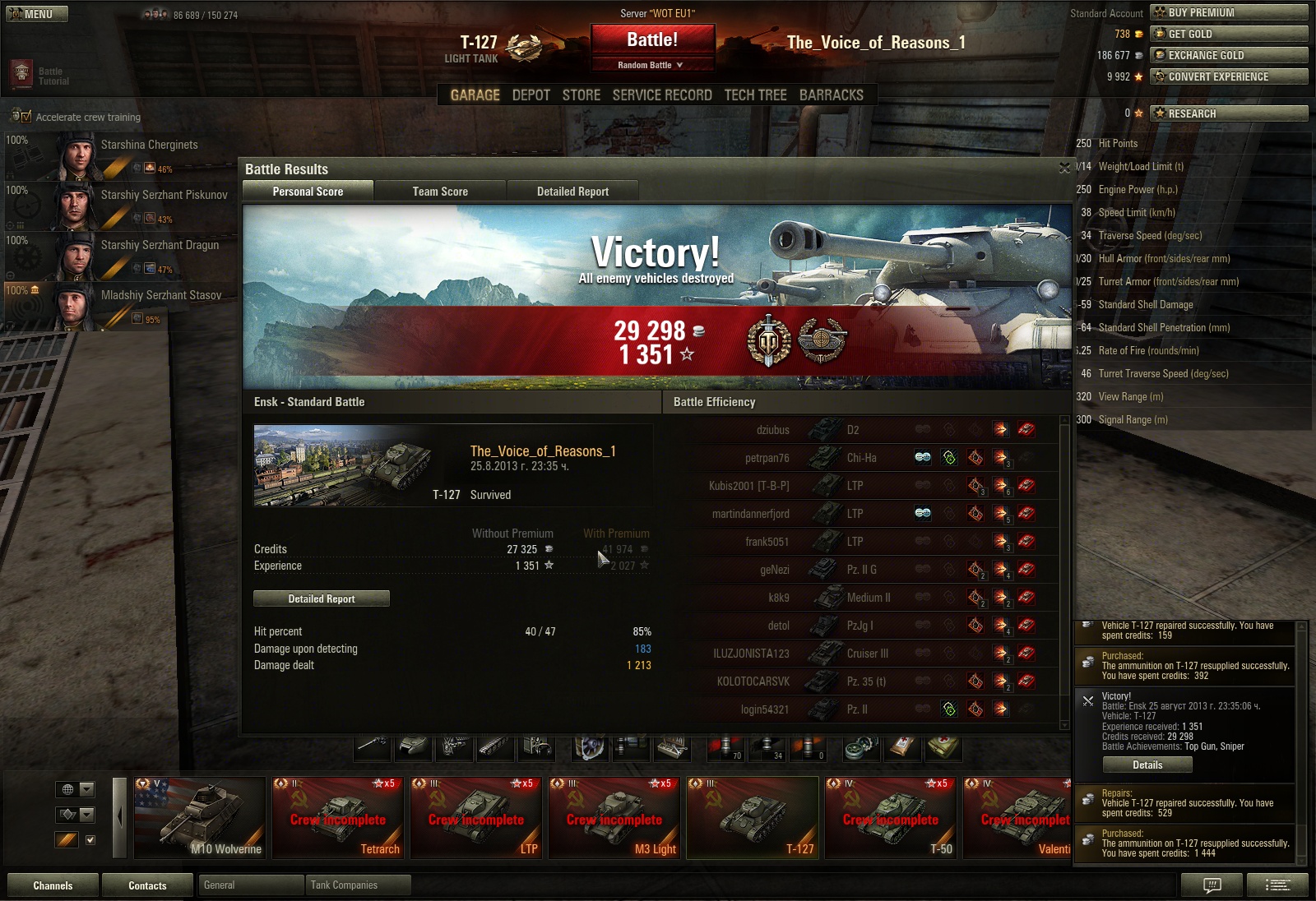
Task: Click the Detailed Report button under Experience
Action: [x=322, y=598]
